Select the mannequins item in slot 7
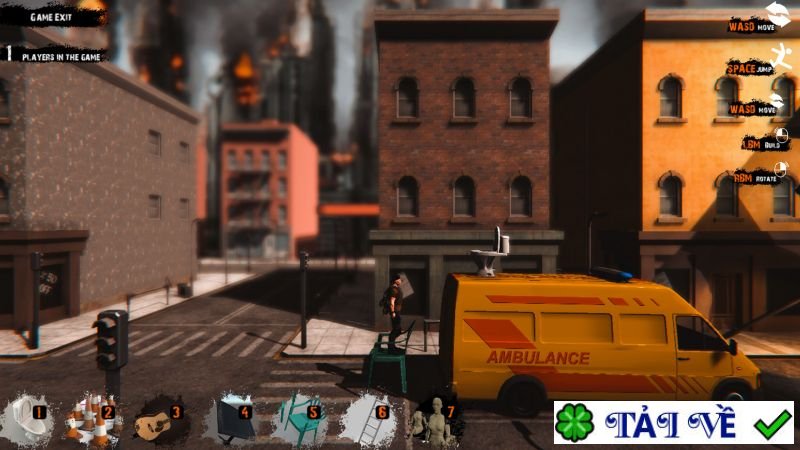The width and height of the screenshot is (800, 450). (x=435, y=419)
